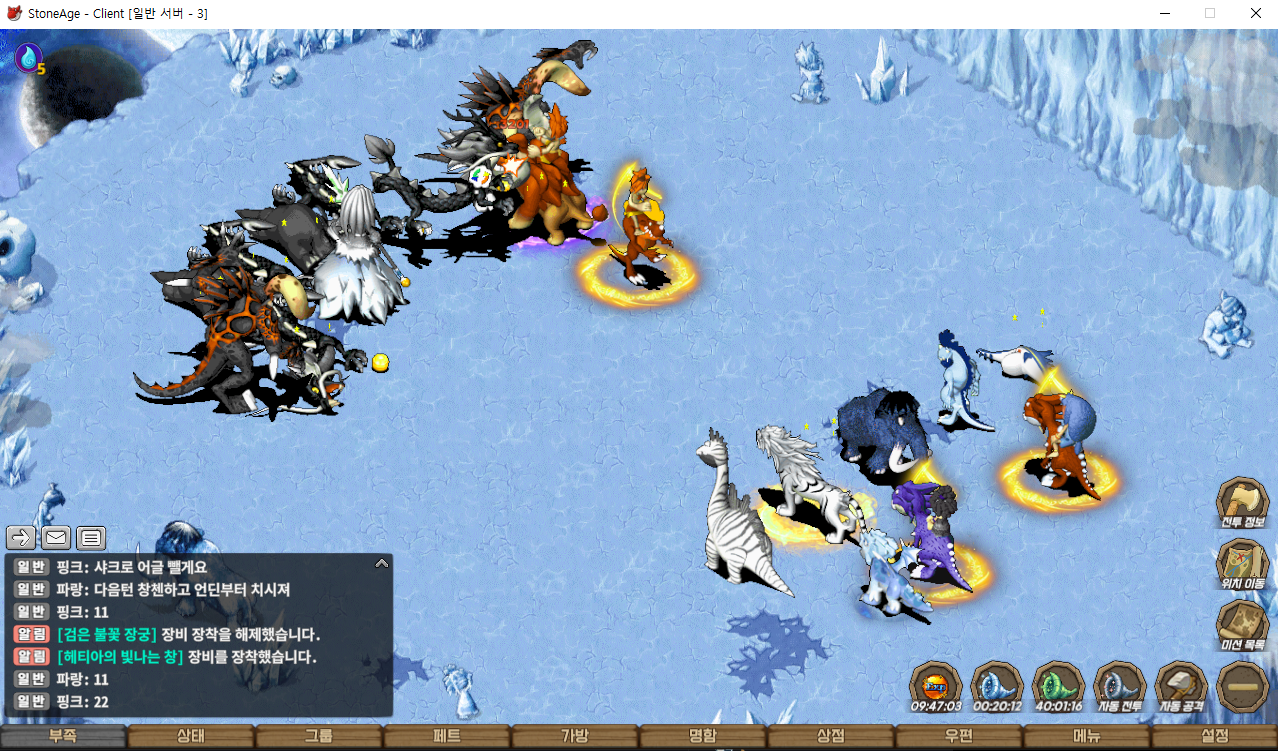1278x751 pixels.
Task: Open the 부족 (tribe) menu
Action: [x=63, y=737]
